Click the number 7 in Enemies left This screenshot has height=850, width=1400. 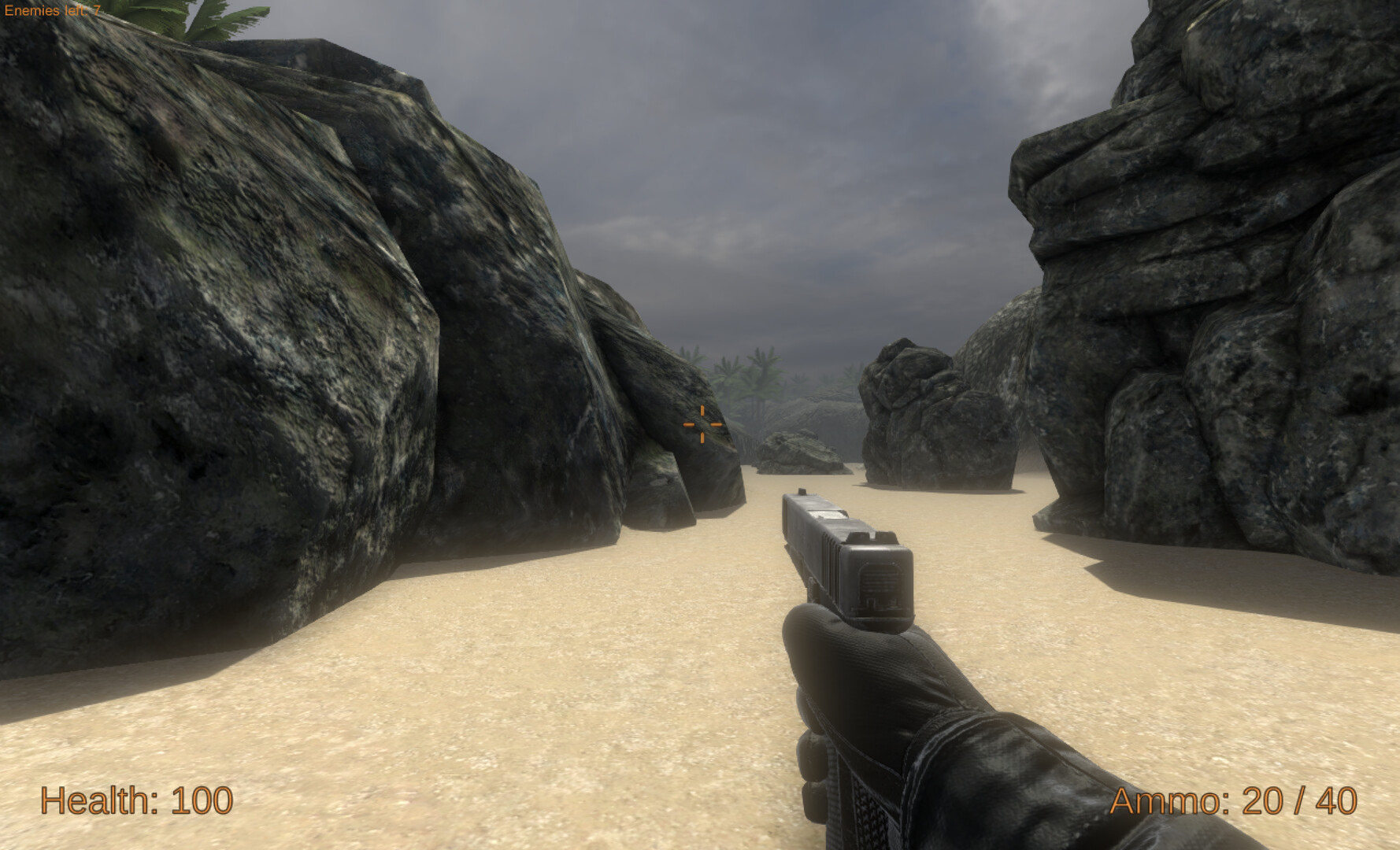coord(97,9)
